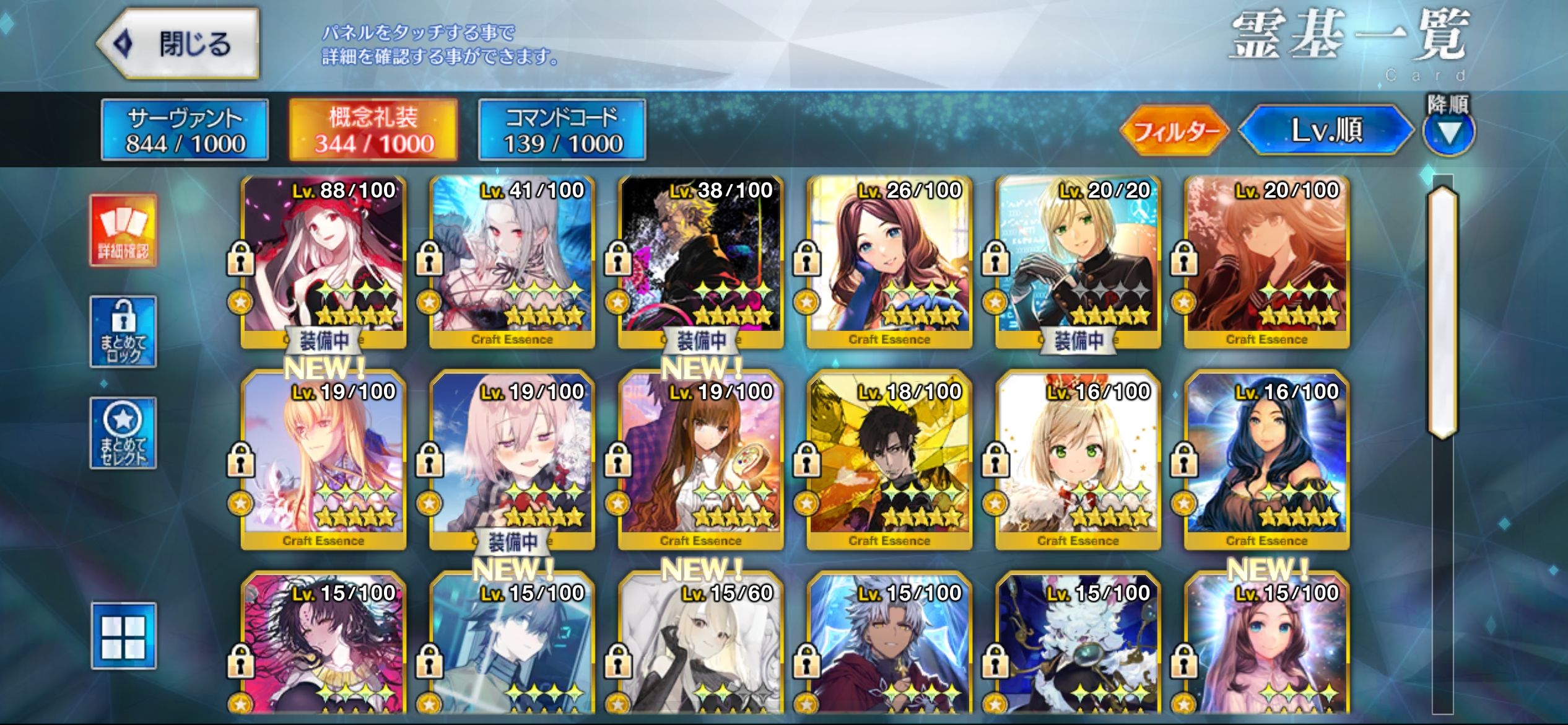Choose the Lv. 38/100 Craft Essence card
Screen dimensions: 1568x725
701,260
